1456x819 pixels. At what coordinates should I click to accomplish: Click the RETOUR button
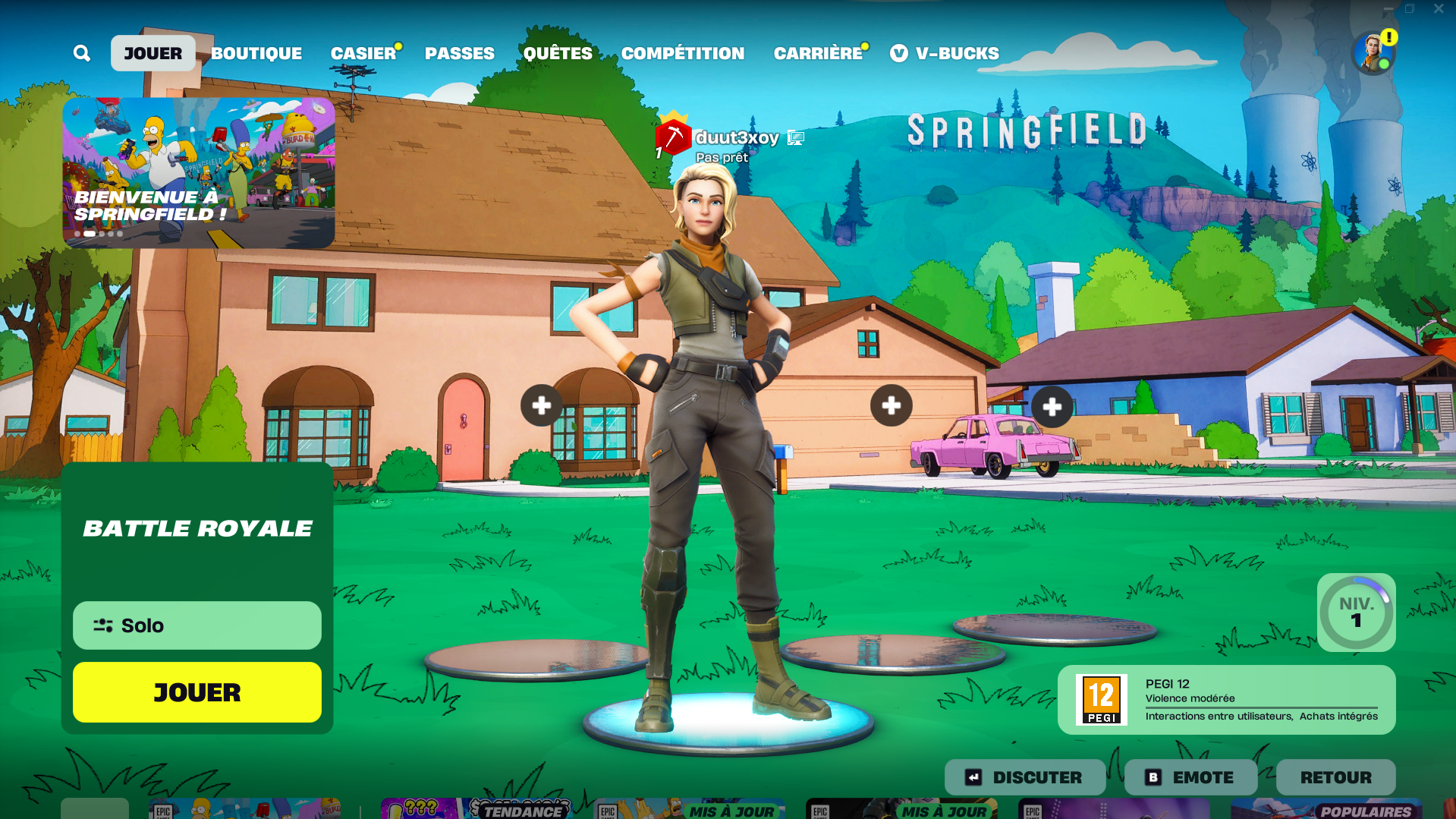coord(1335,777)
